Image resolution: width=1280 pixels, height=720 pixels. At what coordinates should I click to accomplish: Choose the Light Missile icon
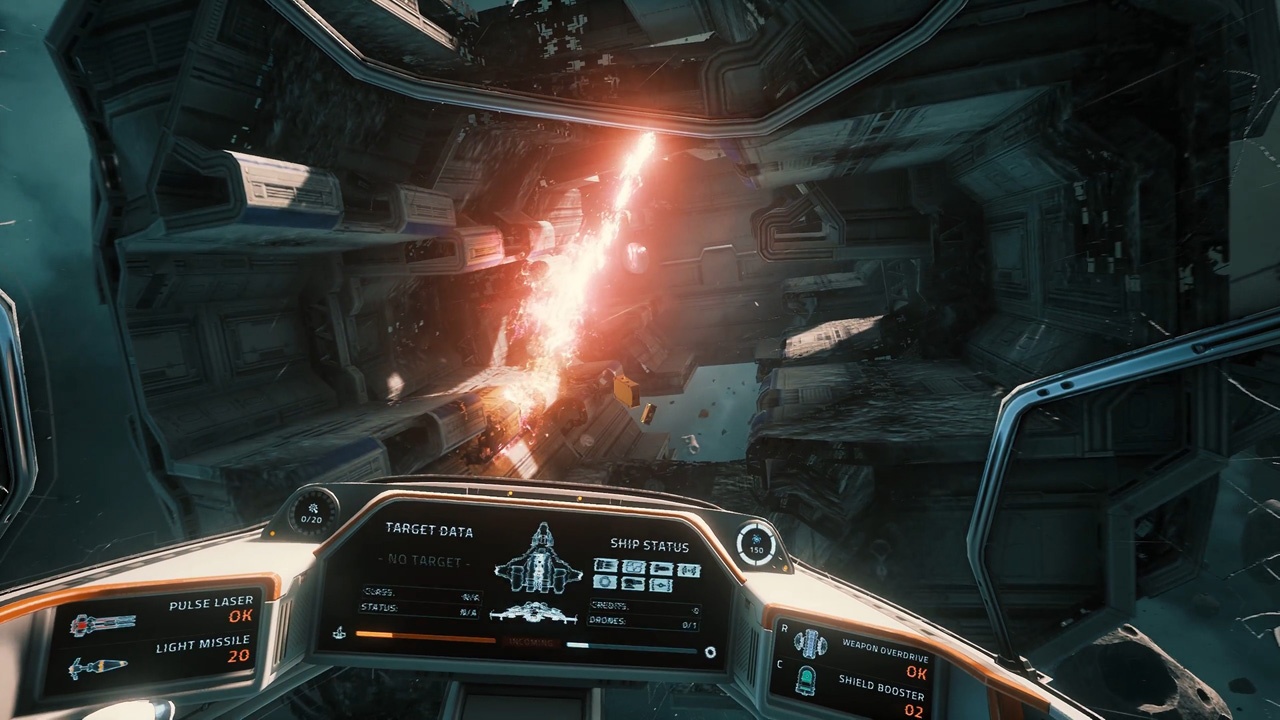98,667
